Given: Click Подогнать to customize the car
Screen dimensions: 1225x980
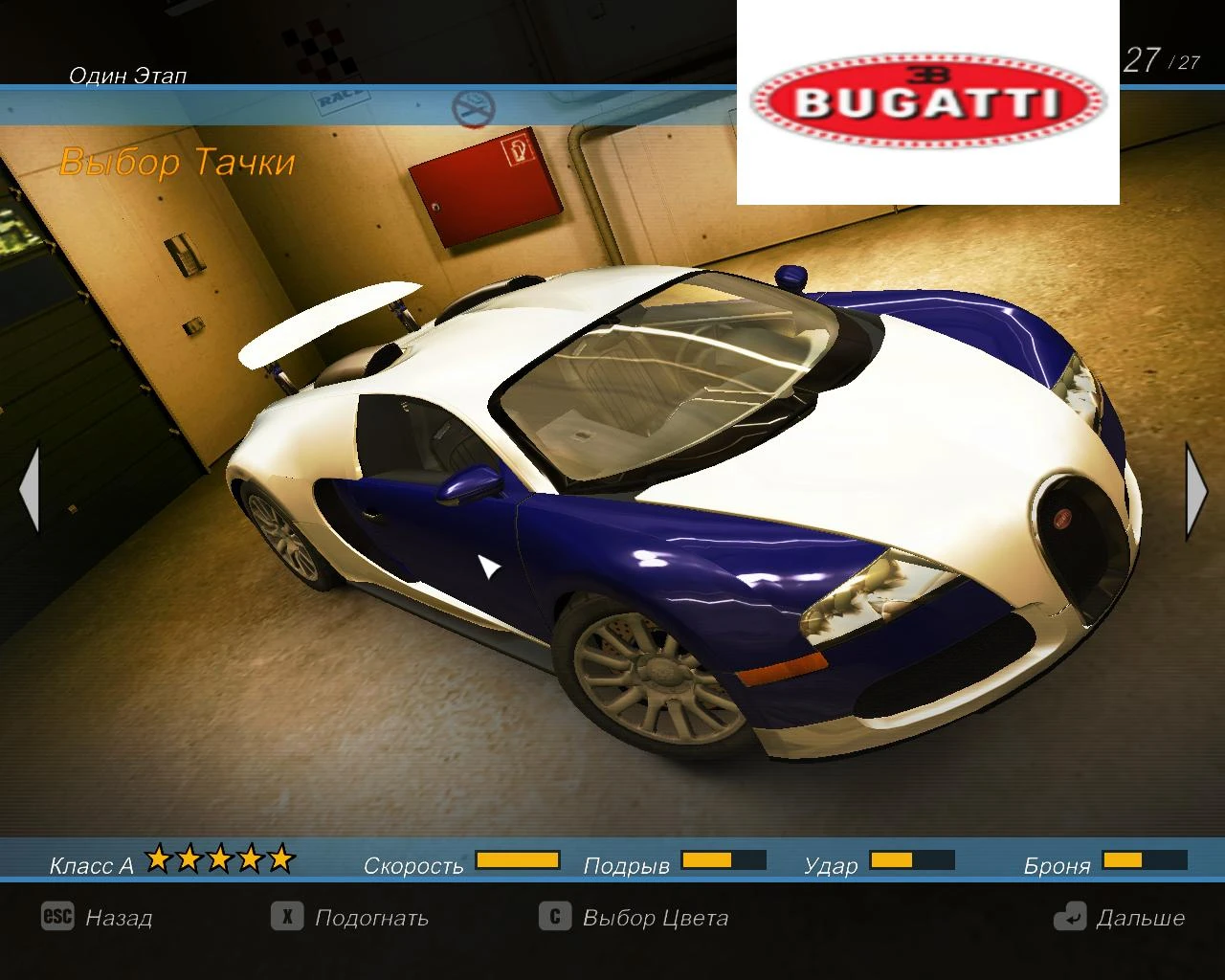Looking at the screenshot, I should pos(371,918).
